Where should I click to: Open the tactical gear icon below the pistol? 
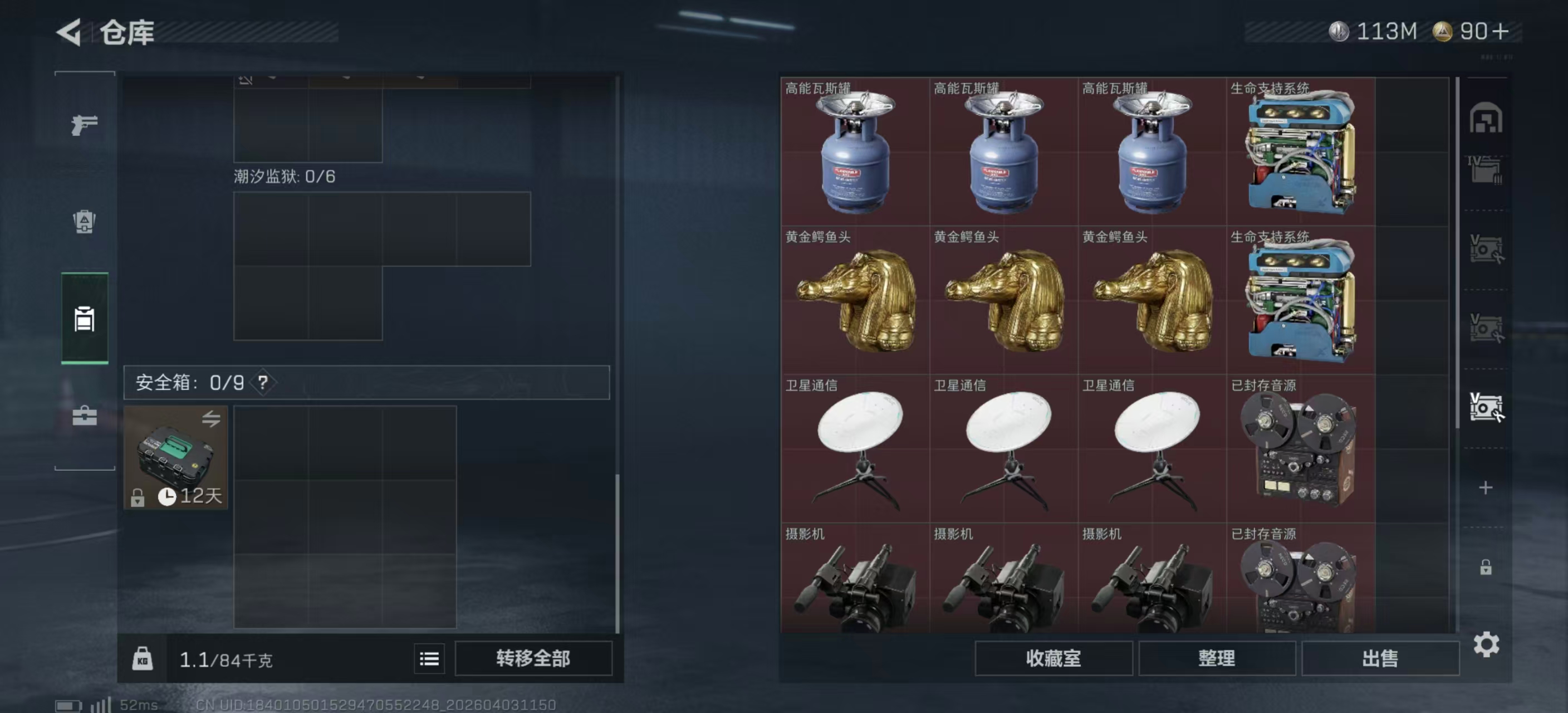[x=84, y=223]
